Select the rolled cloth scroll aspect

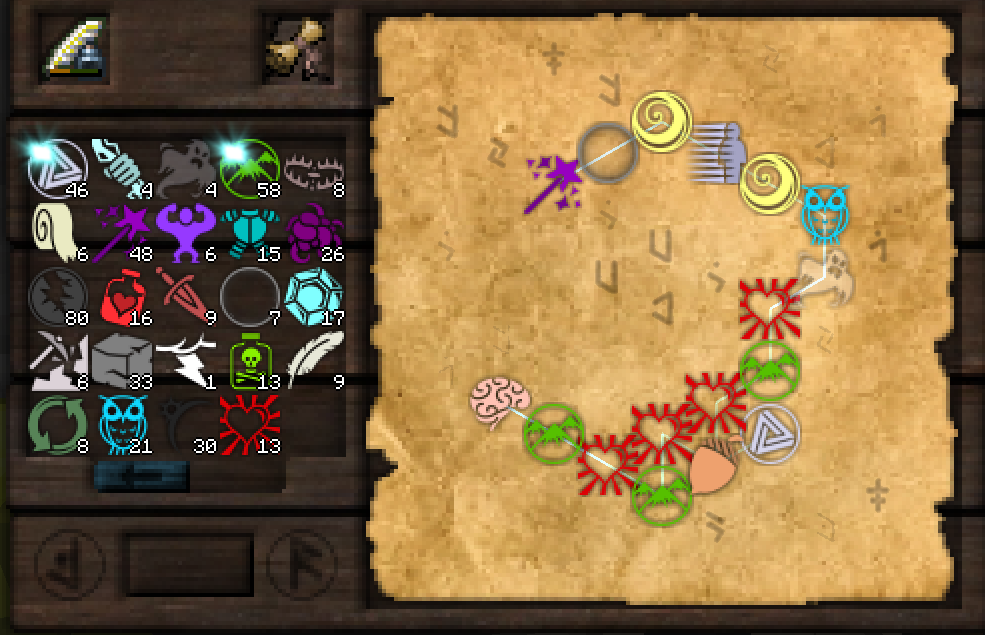tap(56, 233)
